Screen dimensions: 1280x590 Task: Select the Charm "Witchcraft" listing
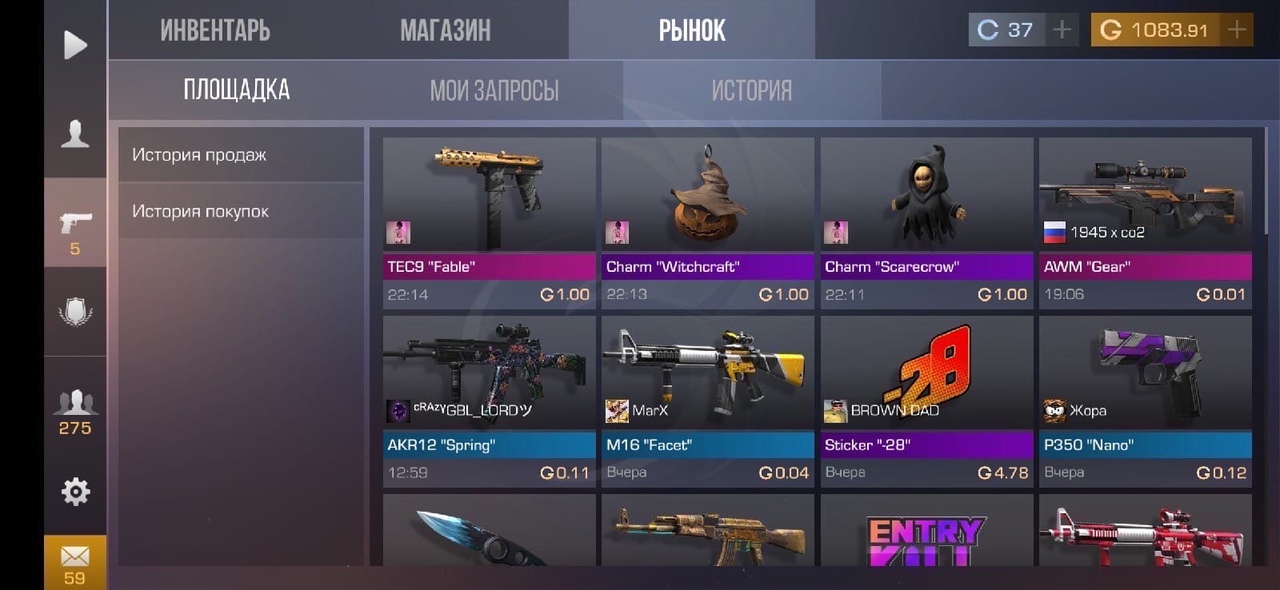coord(708,222)
